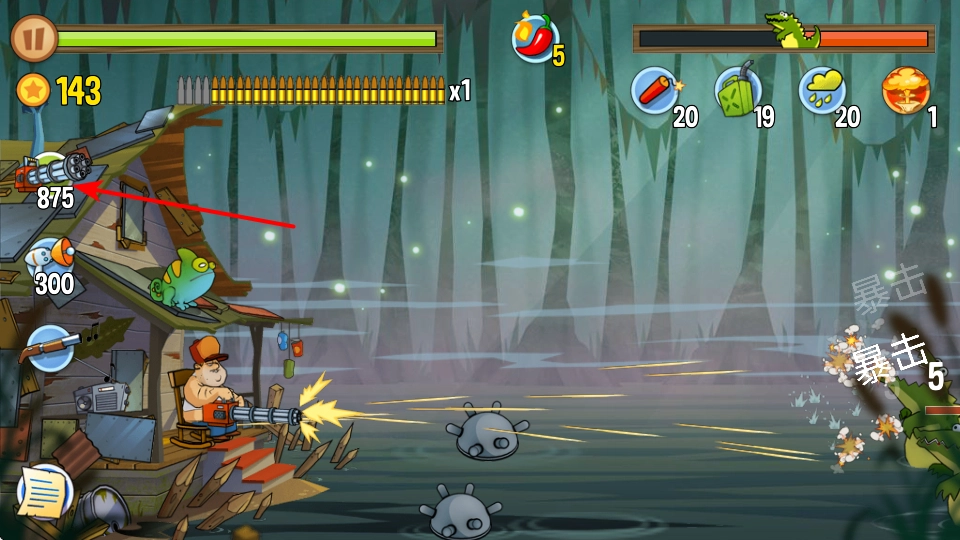Launch the nuclear explosion power-up
Viewport: 960px width, 540px height.
click(905, 92)
